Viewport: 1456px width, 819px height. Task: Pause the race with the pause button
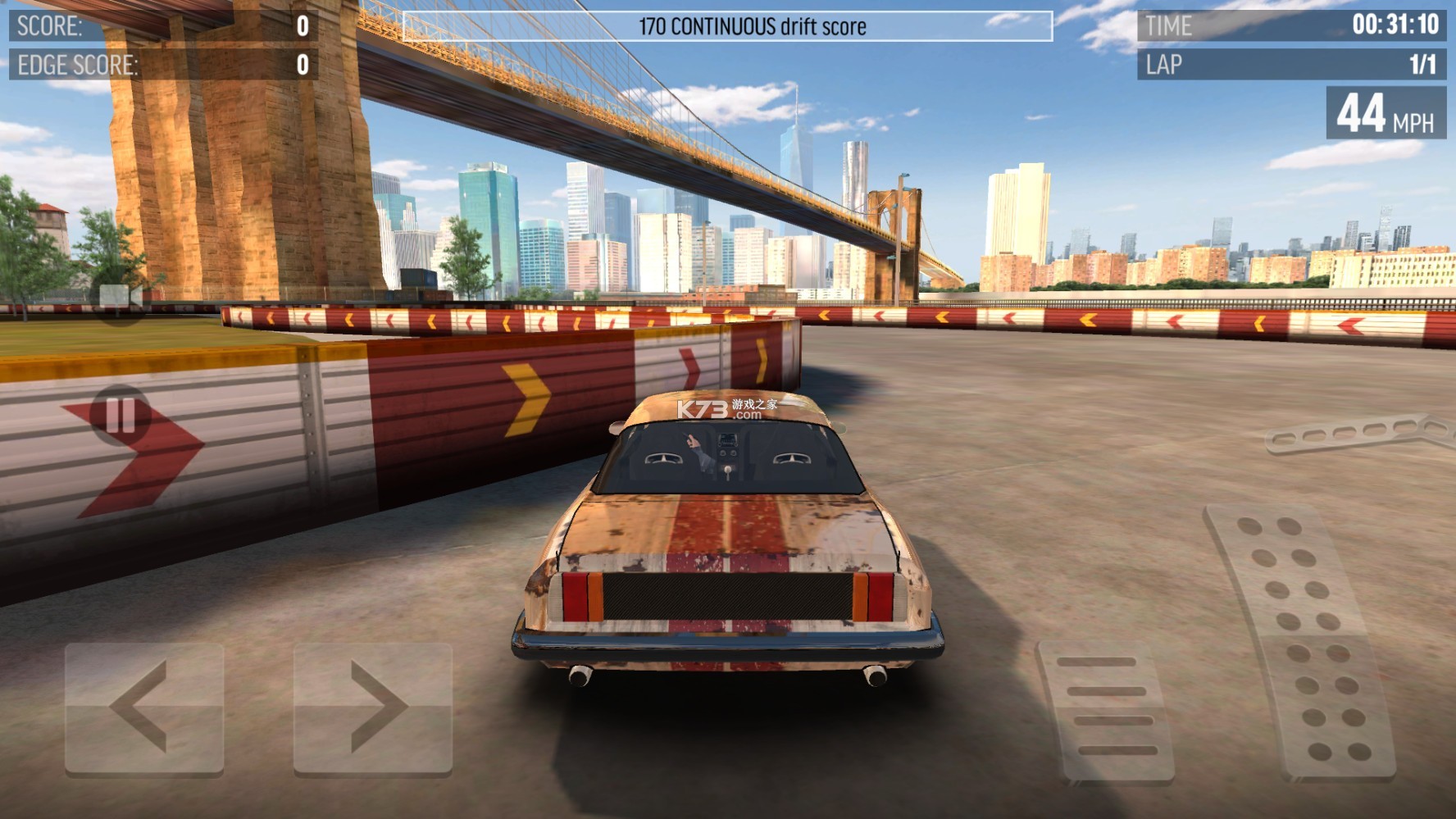tap(121, 415)
